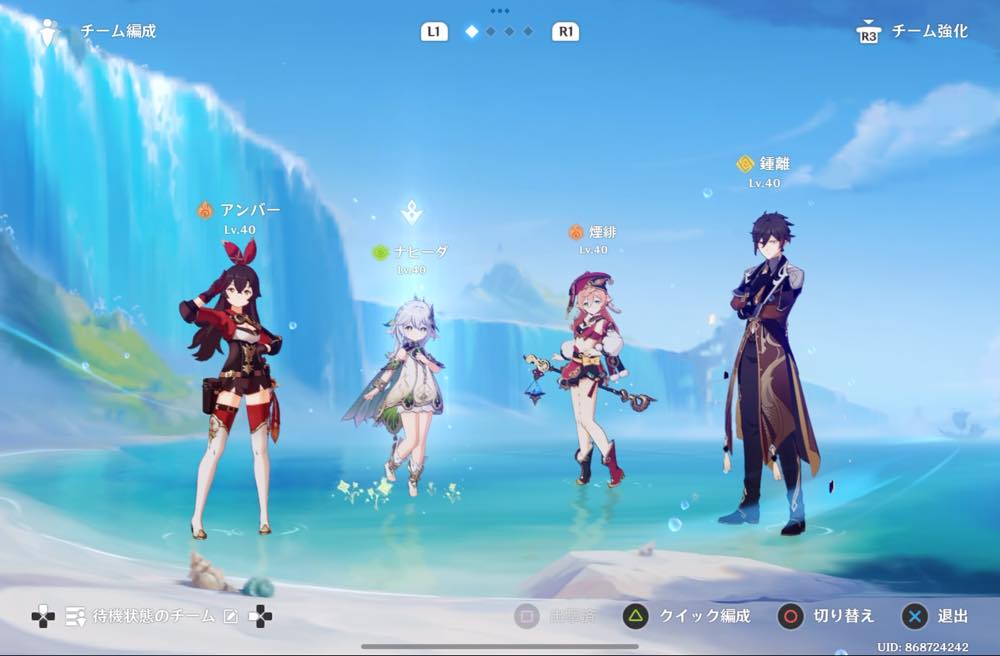Switch to the second team page dot

tap(491, 32)
